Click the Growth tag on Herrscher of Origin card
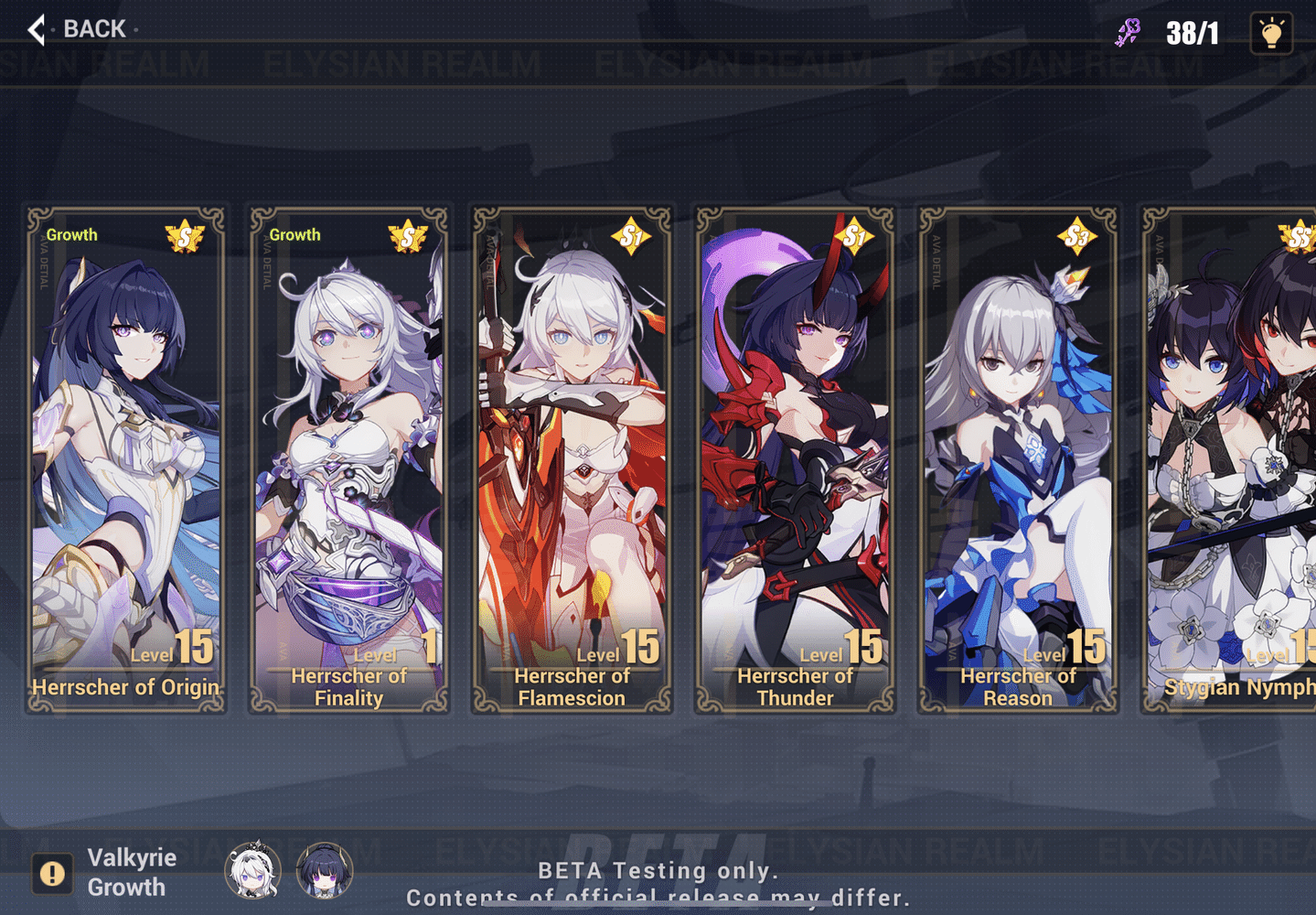The height and width of the screenshot is (915, 1316). point(71,235)
